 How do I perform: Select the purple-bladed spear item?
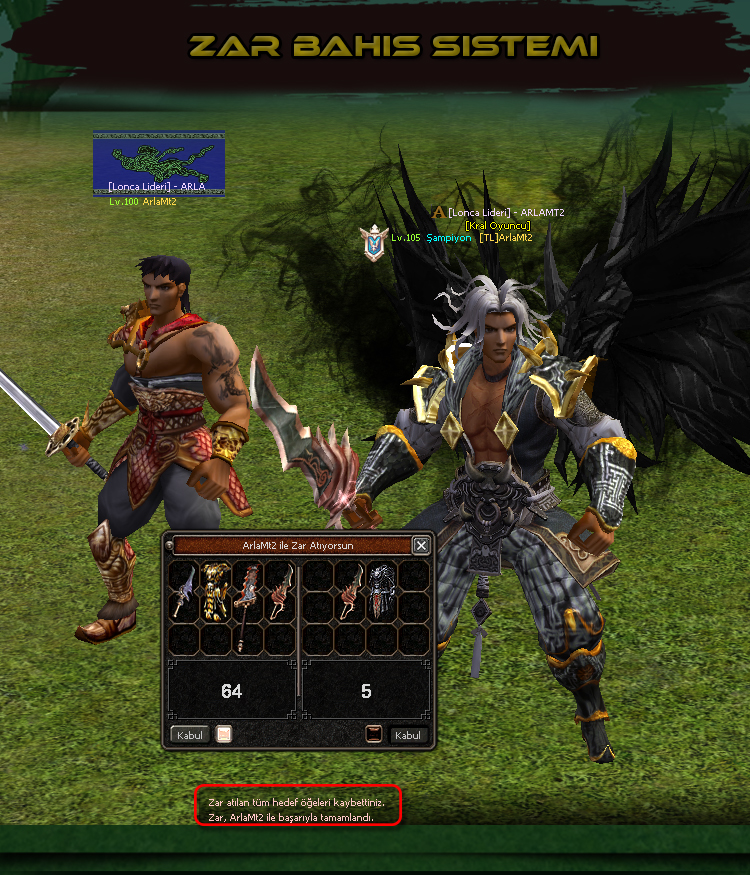pyautogui.click(x=183, y=590)
